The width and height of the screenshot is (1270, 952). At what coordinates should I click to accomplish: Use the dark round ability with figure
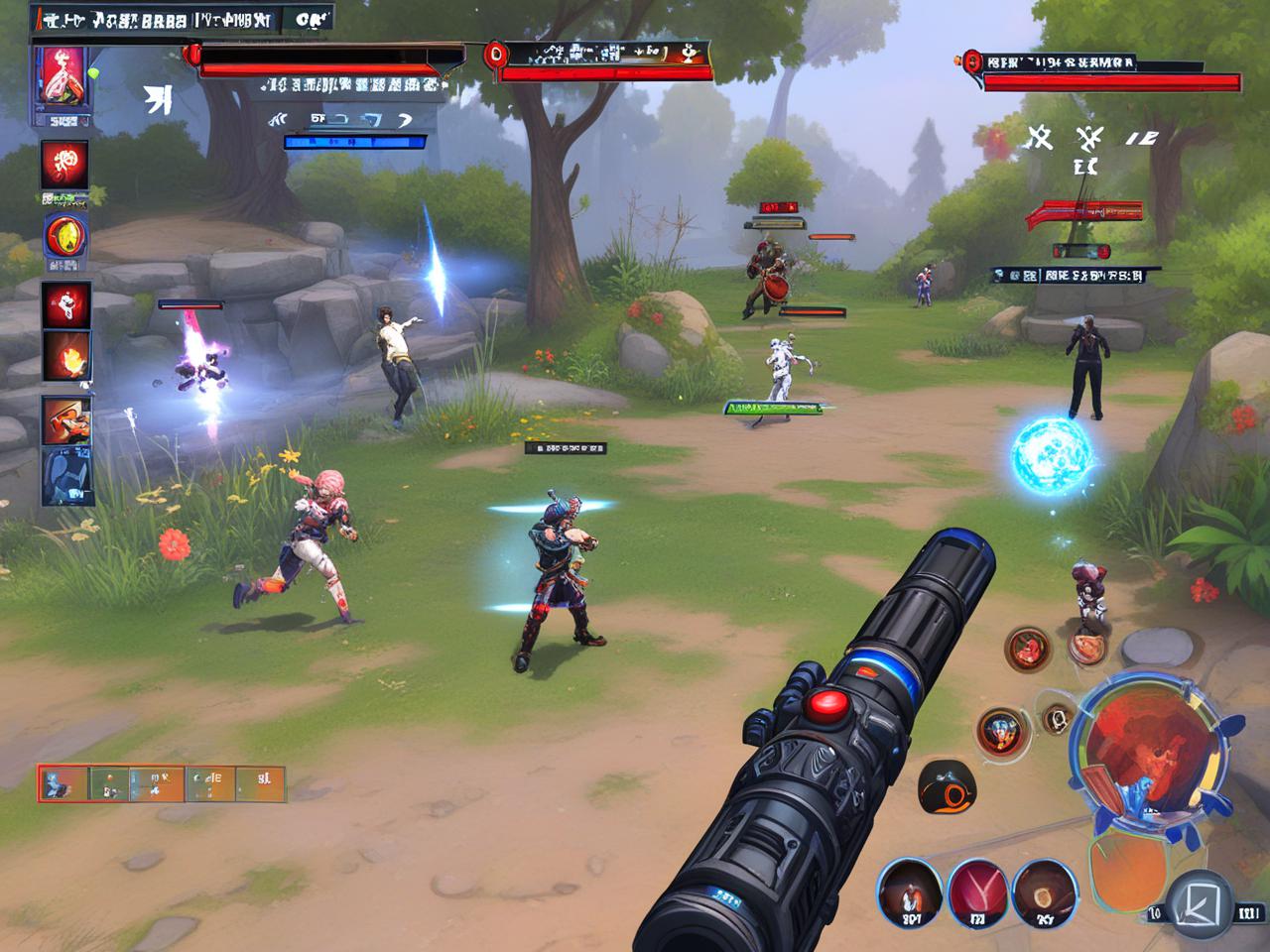tap(909, 891)
